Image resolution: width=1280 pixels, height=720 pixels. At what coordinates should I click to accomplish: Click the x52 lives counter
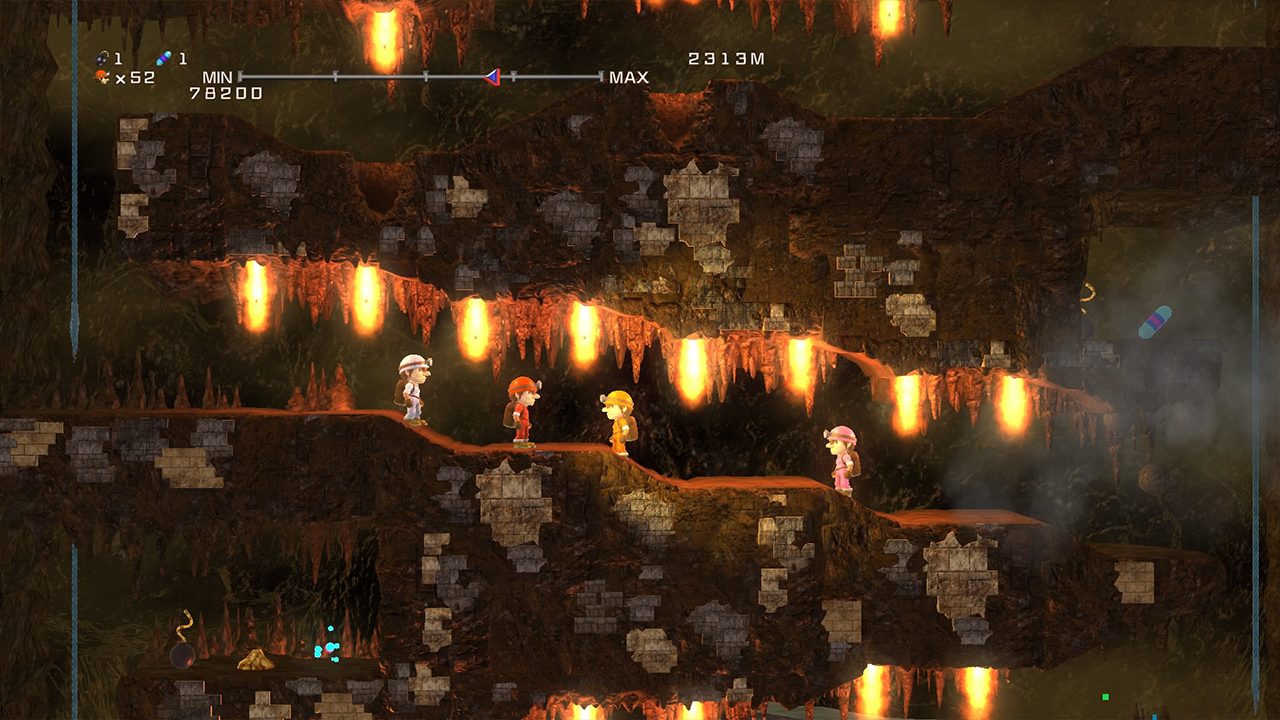pos(135,77)
